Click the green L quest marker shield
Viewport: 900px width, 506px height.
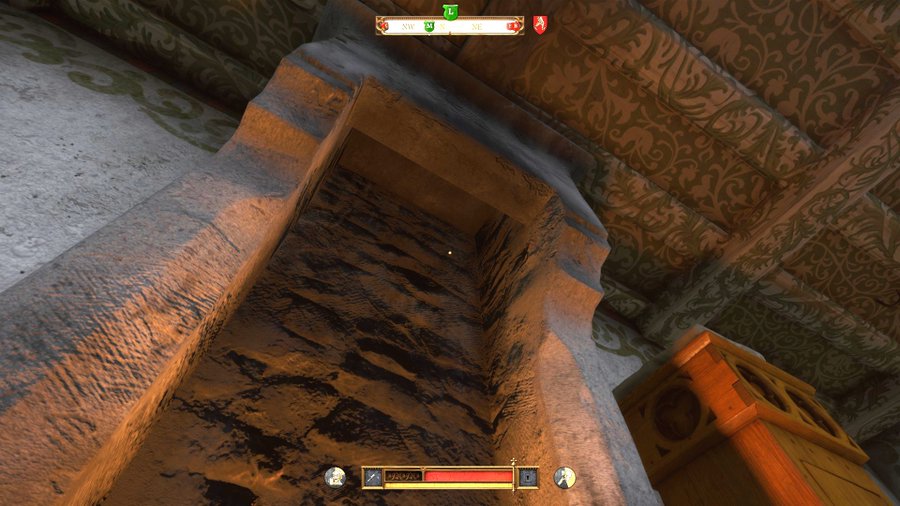450,11
